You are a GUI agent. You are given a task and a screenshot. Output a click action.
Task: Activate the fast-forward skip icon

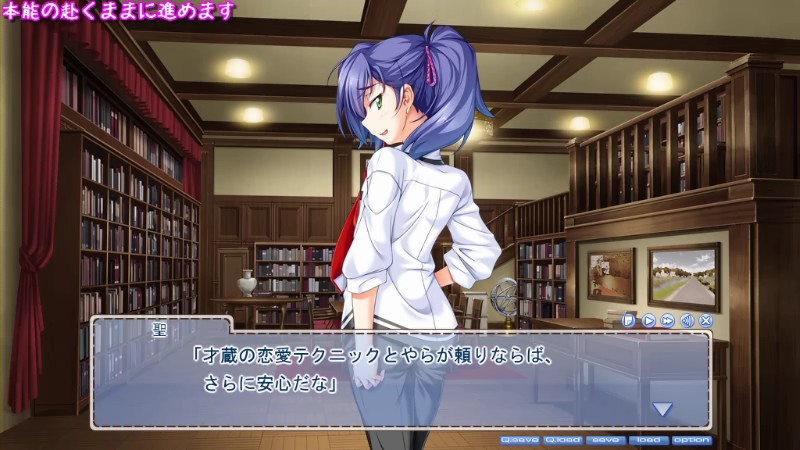pos(667,320)
